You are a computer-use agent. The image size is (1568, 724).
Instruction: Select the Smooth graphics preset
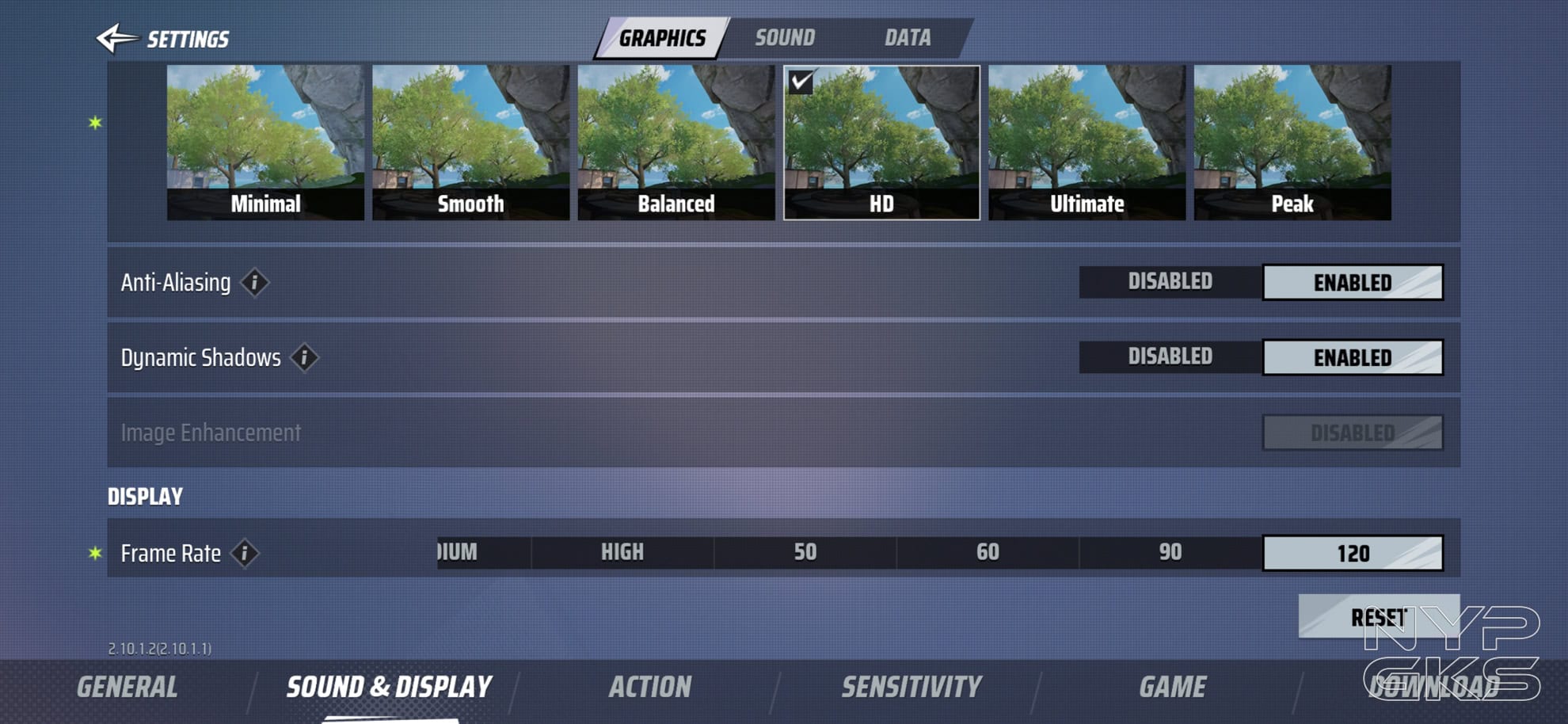tap(470, 143)
